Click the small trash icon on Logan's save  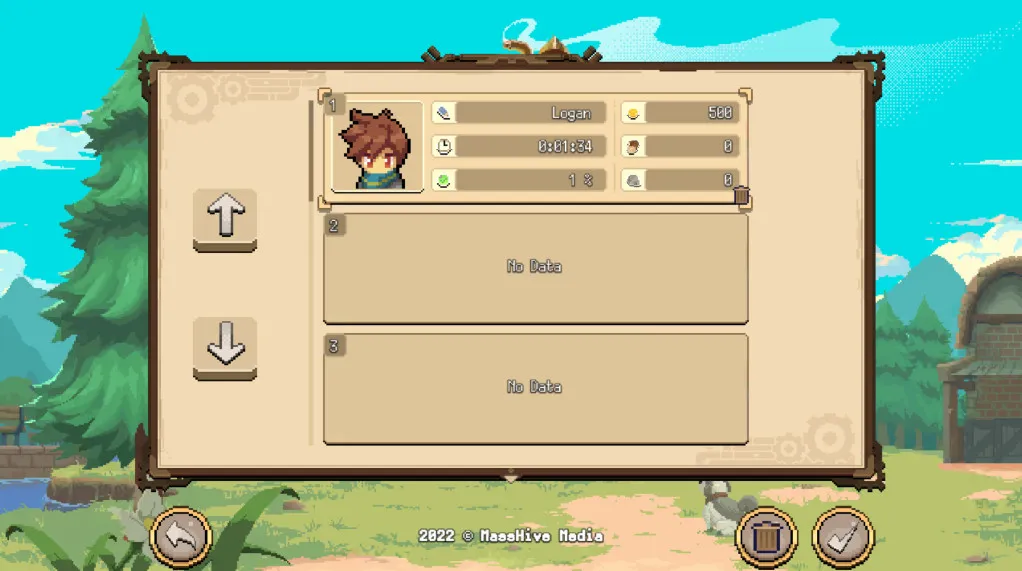coord(741,196)
